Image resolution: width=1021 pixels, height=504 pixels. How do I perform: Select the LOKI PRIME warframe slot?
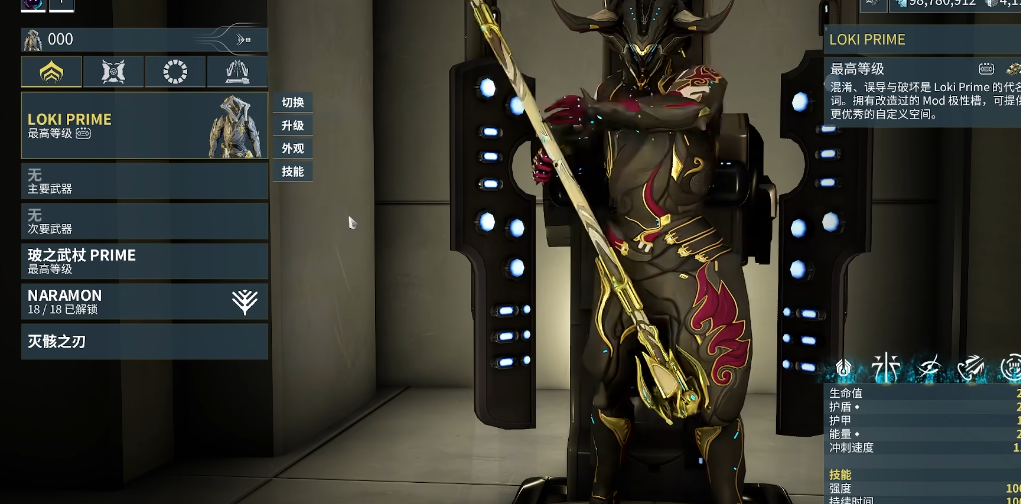point(144,126)
